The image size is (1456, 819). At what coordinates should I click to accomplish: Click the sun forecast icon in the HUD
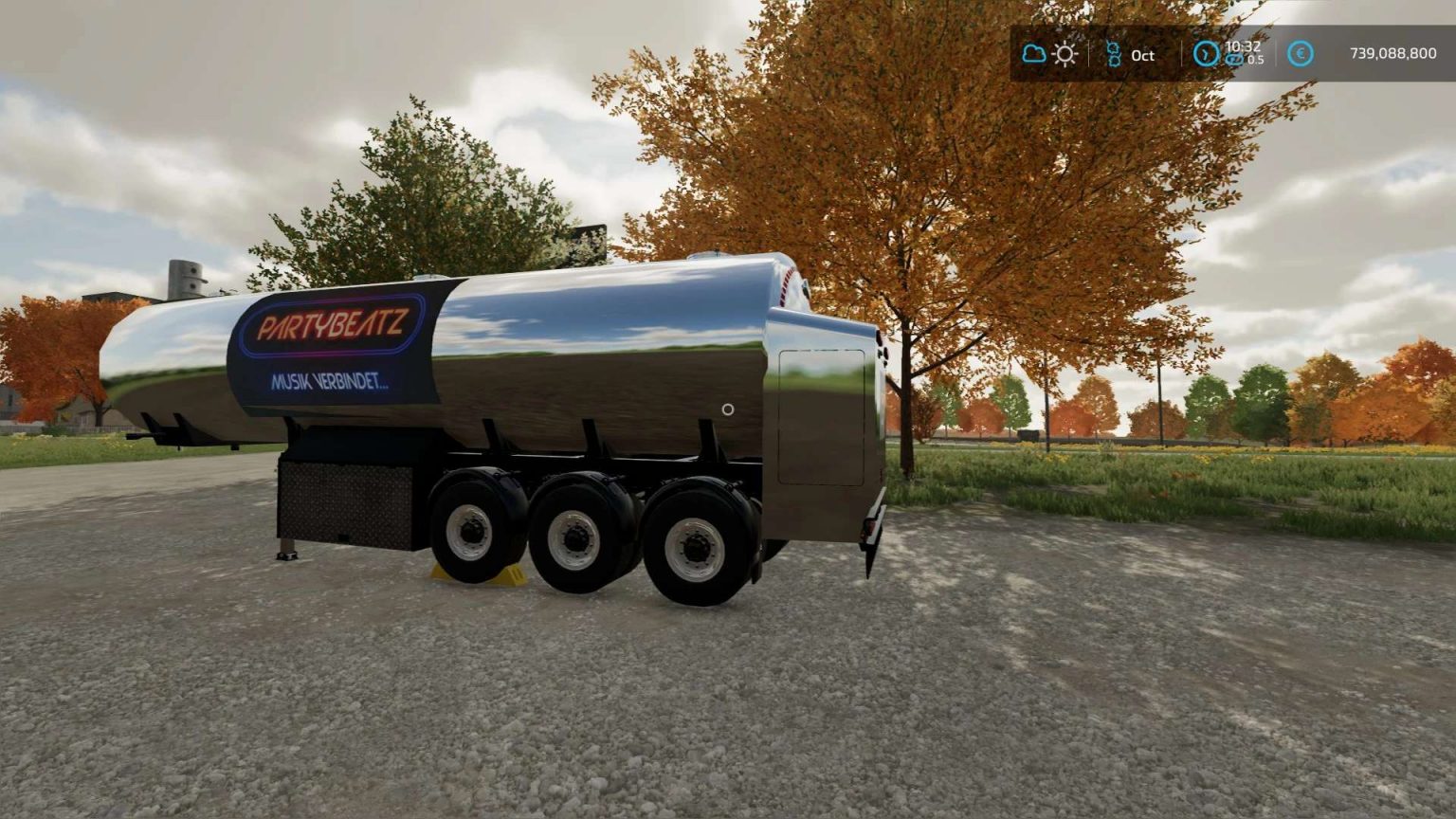pyautogui.click(x=1065, y=54)
